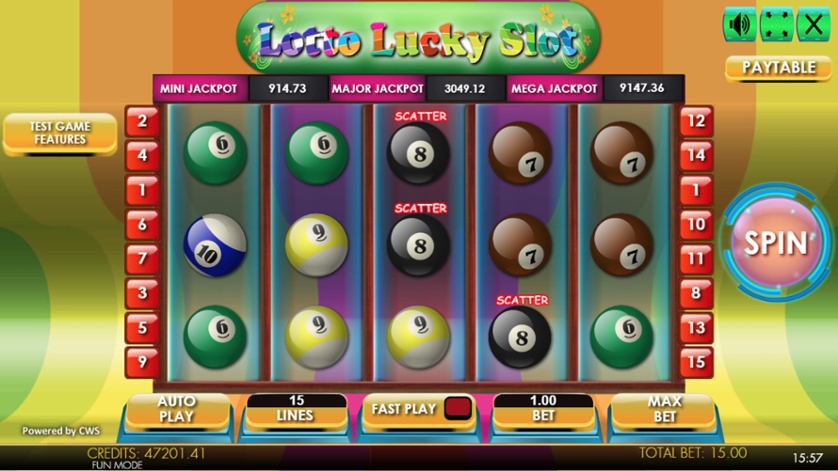Viewport: 838px width, 471px height.
Task: Highlight payline 6 marker
Action: 142,224
